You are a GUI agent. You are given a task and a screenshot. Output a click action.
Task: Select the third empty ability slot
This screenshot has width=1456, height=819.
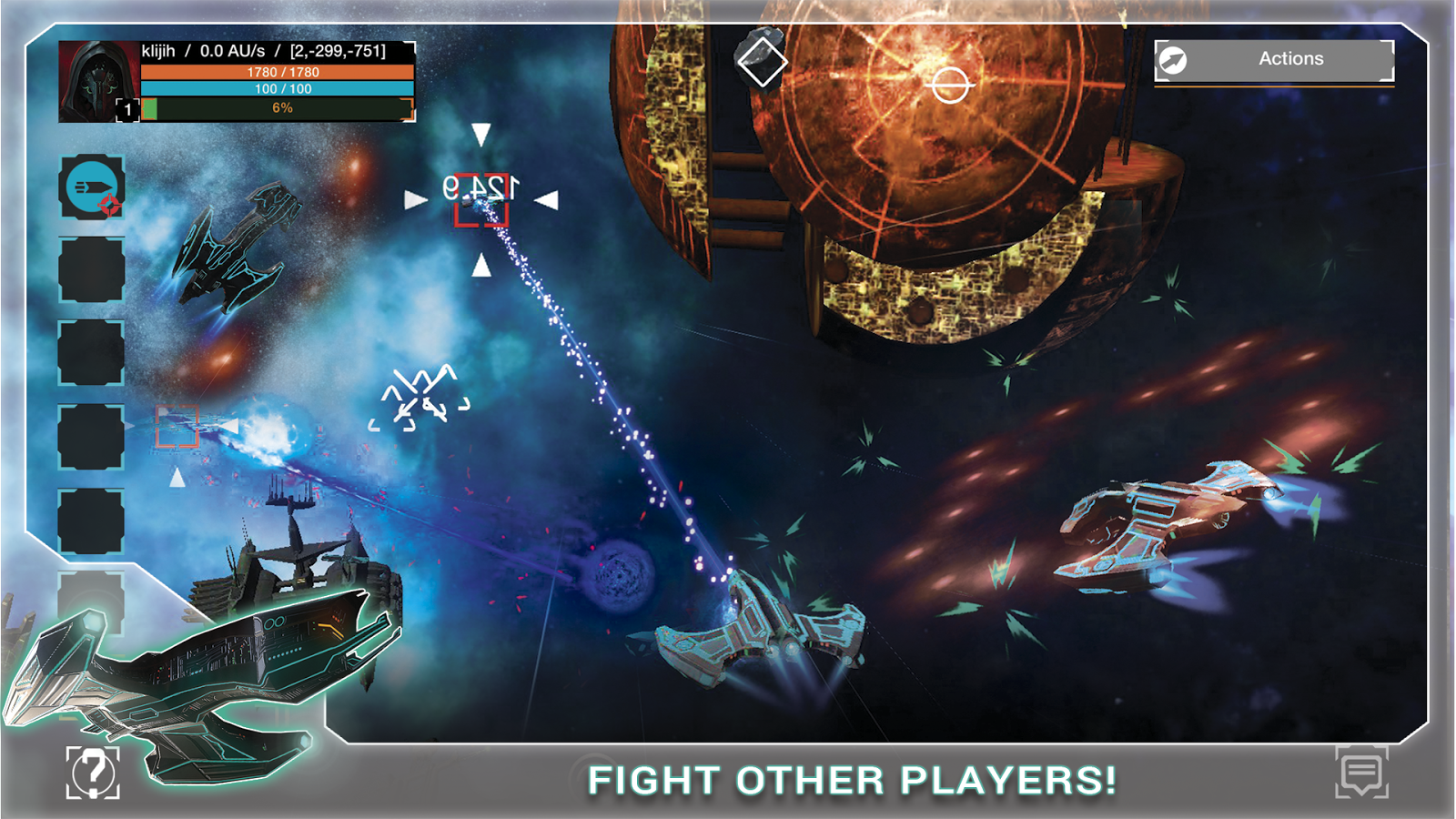[x=93, y=433]
